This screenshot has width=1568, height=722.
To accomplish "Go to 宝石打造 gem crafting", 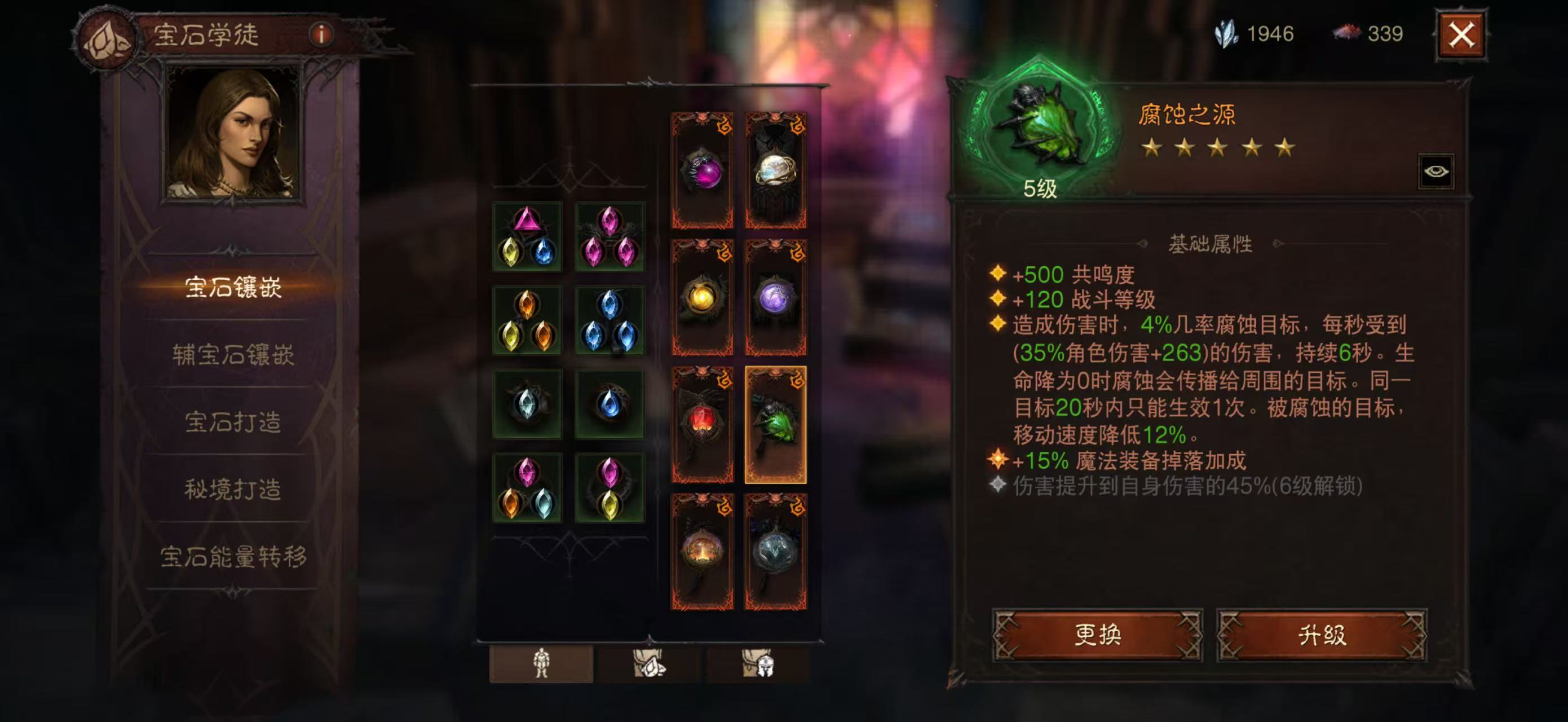I will 233,422.
